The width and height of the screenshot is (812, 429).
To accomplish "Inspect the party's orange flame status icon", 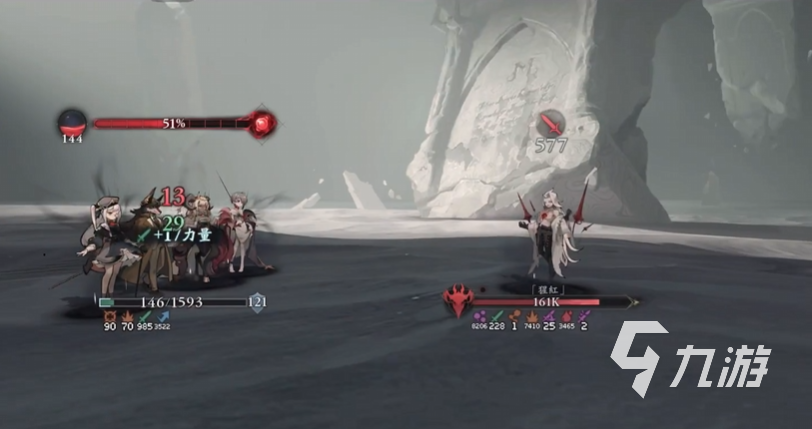I will point(127,316).
